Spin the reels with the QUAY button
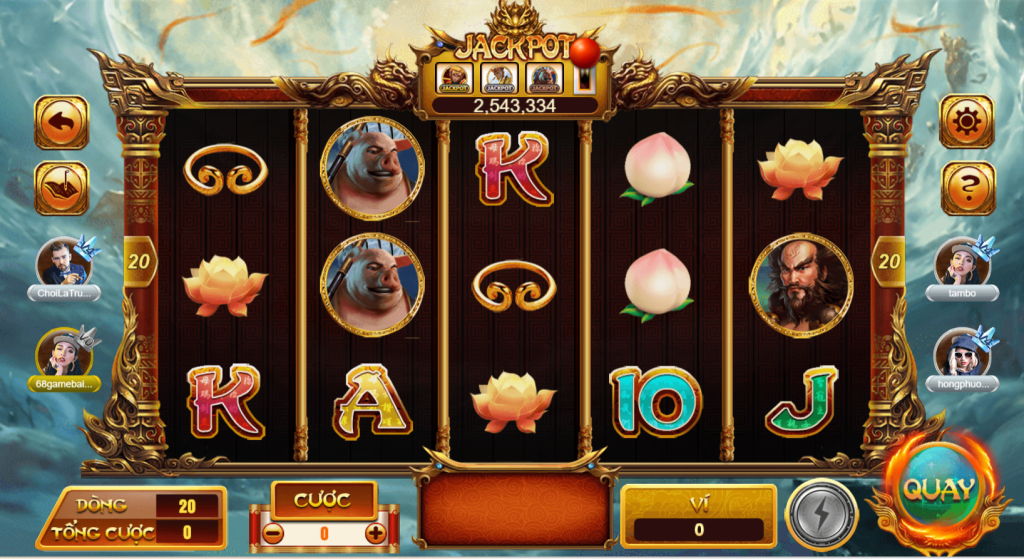The height and width of the screenshot is (559, 1024). pos(938,490)
